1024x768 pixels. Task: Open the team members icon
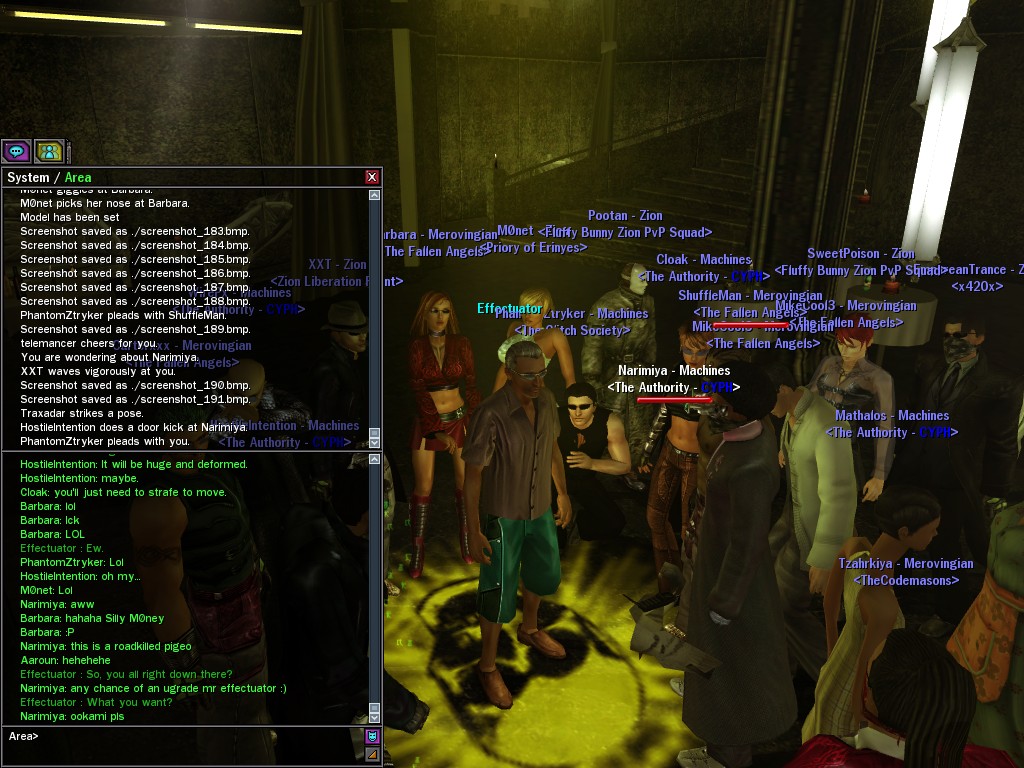pyautogui.click(x=49, y=151)
